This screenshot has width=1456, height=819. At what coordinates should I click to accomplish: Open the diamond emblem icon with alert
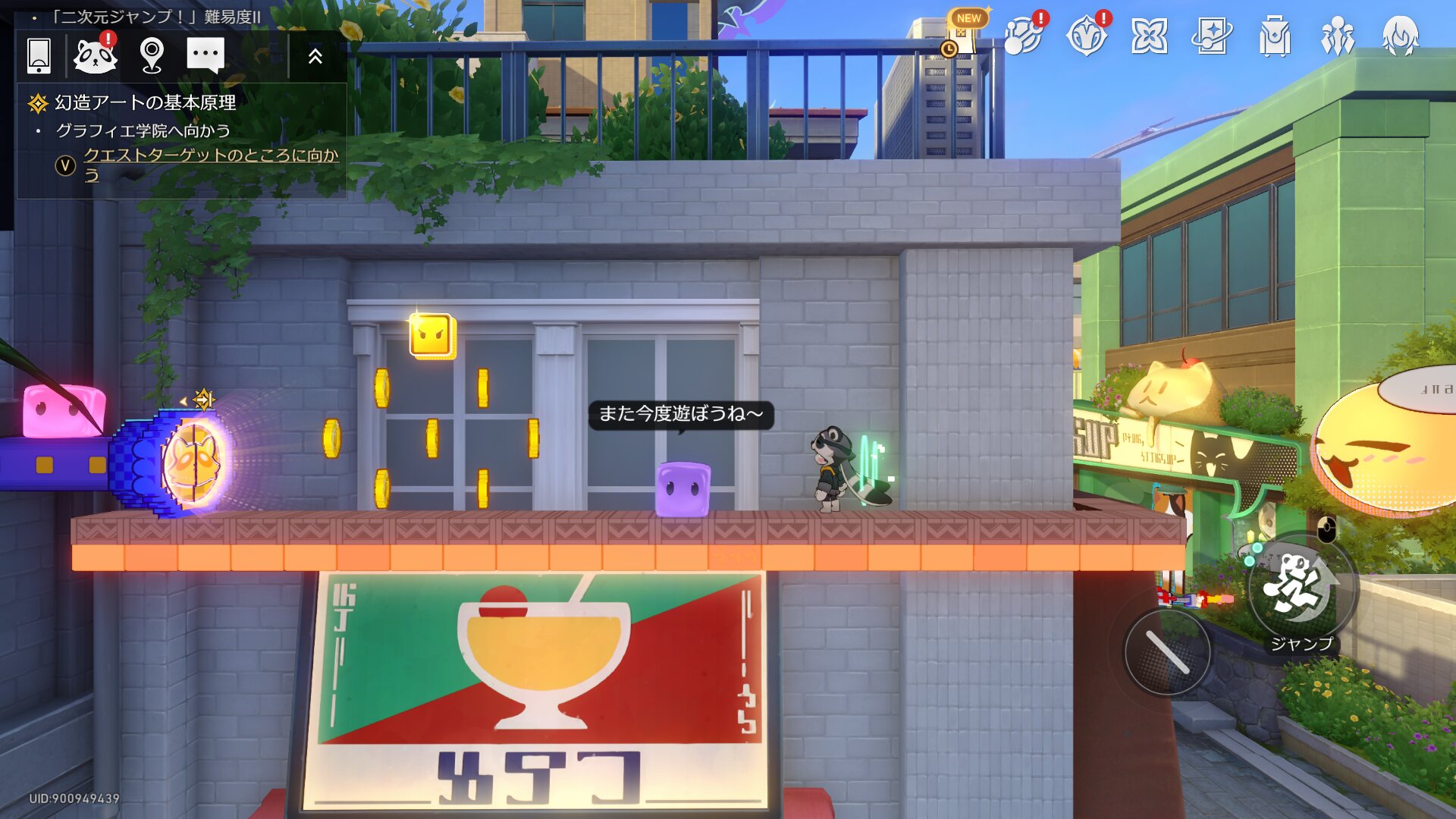(x=1087, y=36)
